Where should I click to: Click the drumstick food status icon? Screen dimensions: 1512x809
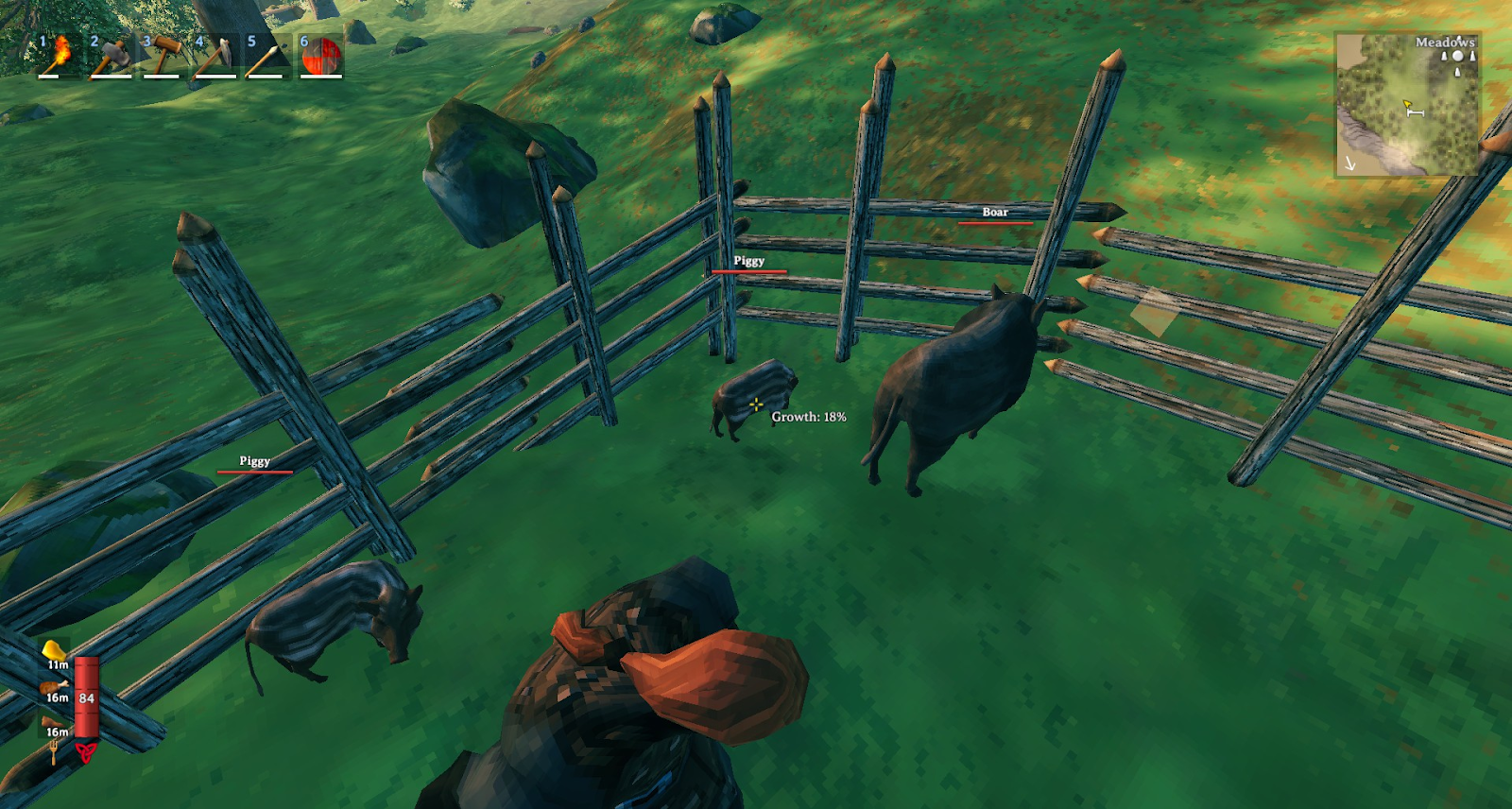point(55,686)
